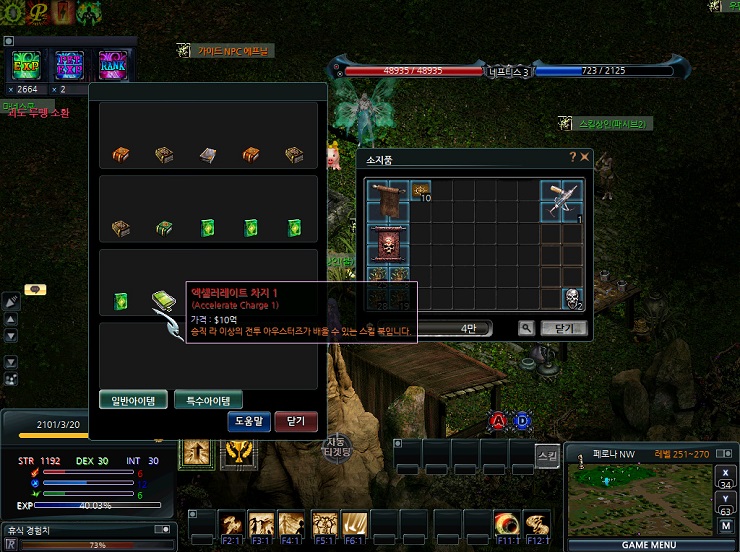
Task: Select the skull item in inventory
Action: tap(571, 298)
